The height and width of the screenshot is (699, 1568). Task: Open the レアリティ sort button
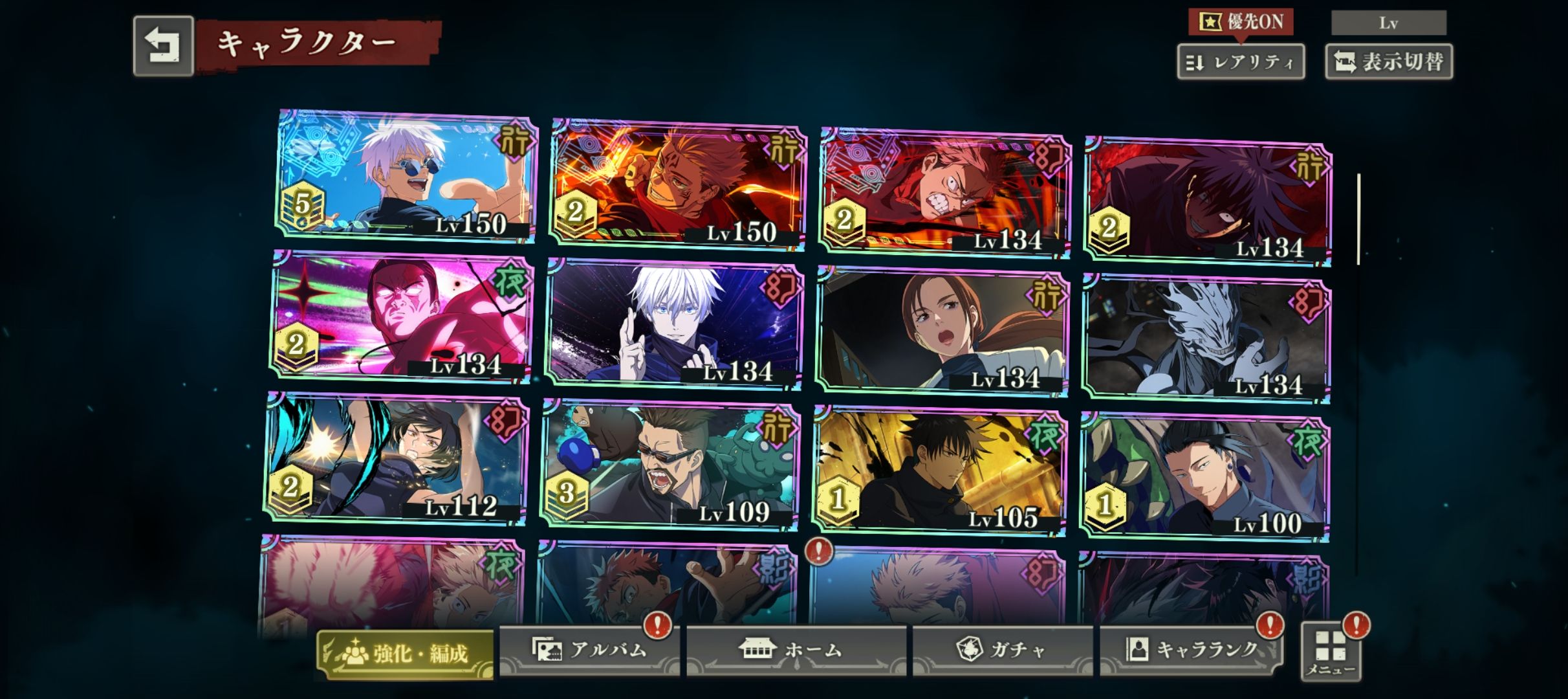click(x=1240, y=62)
